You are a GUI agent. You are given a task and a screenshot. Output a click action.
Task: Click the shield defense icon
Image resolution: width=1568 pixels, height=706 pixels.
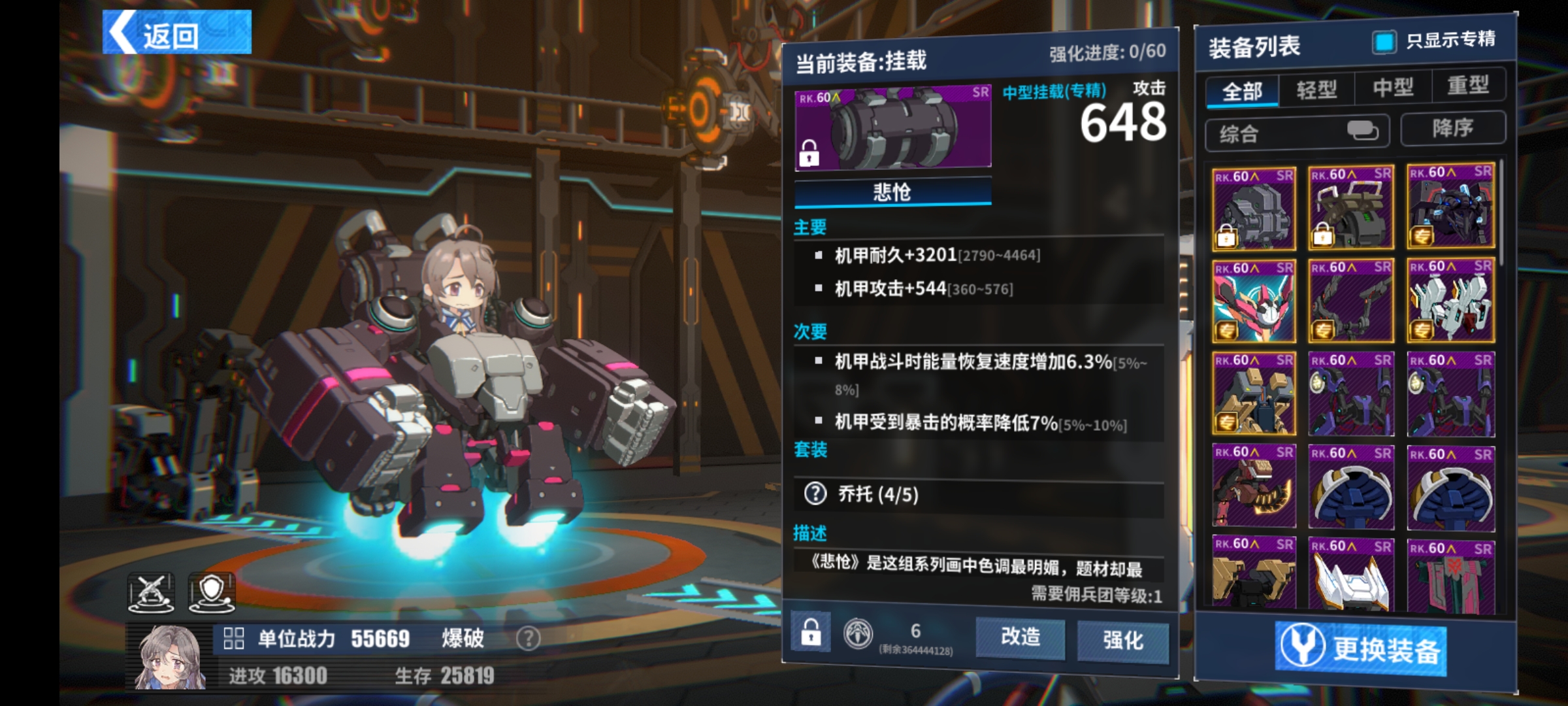pos(212,592)
